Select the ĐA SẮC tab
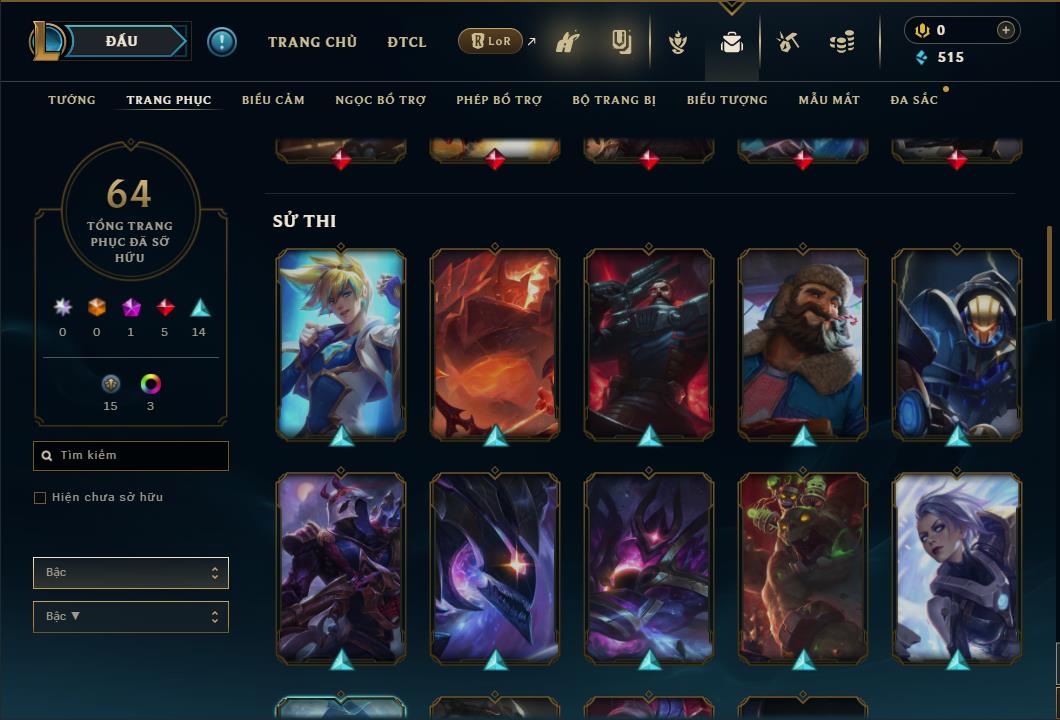This screenshot has height=720, width=1060. pos(914,100)
